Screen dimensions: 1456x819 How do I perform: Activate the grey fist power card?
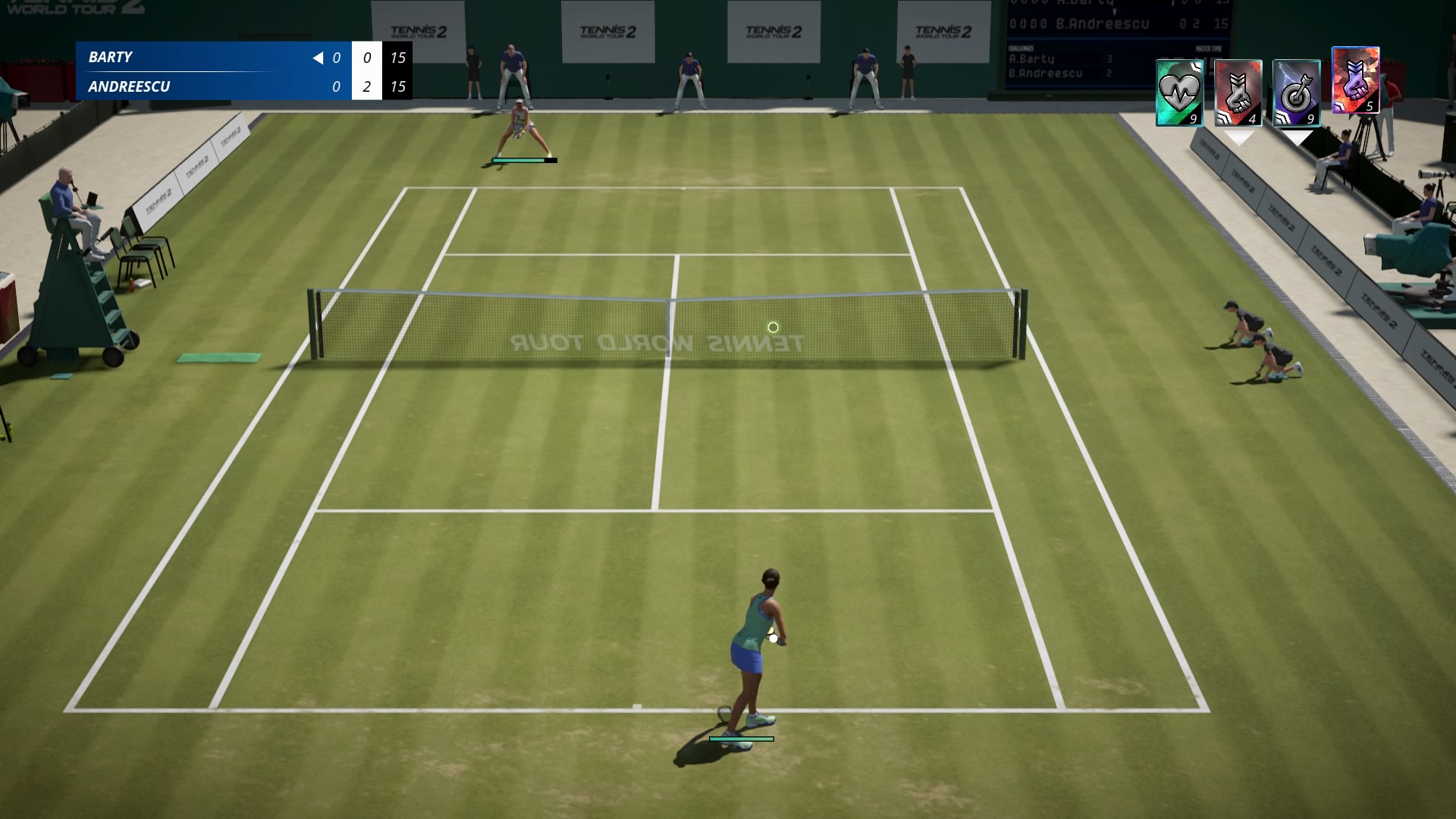[1238, 93]
